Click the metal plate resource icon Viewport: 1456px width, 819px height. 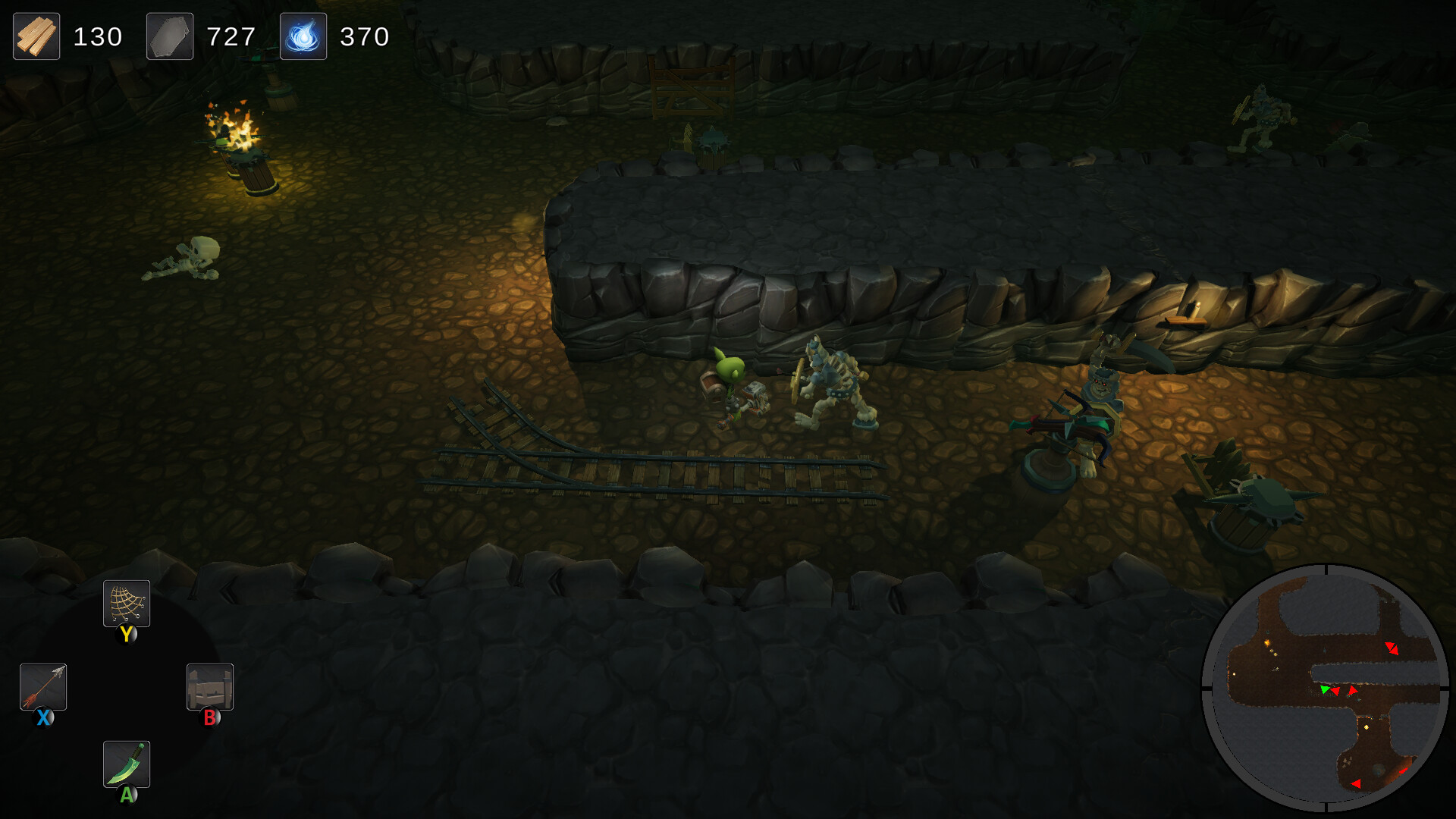click(169, 36)
